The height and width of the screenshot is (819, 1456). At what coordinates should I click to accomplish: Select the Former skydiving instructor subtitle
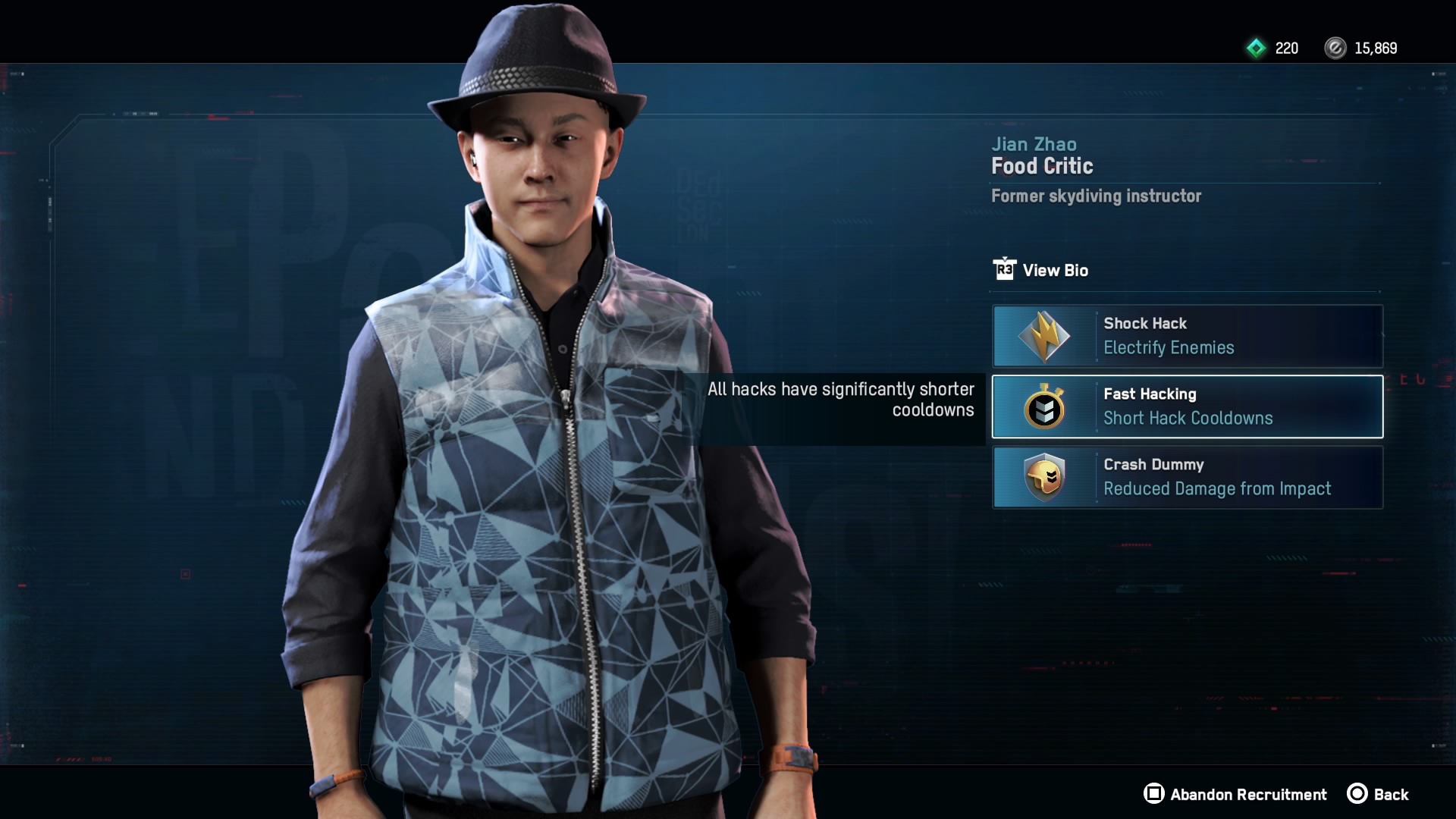point(1097,196)
